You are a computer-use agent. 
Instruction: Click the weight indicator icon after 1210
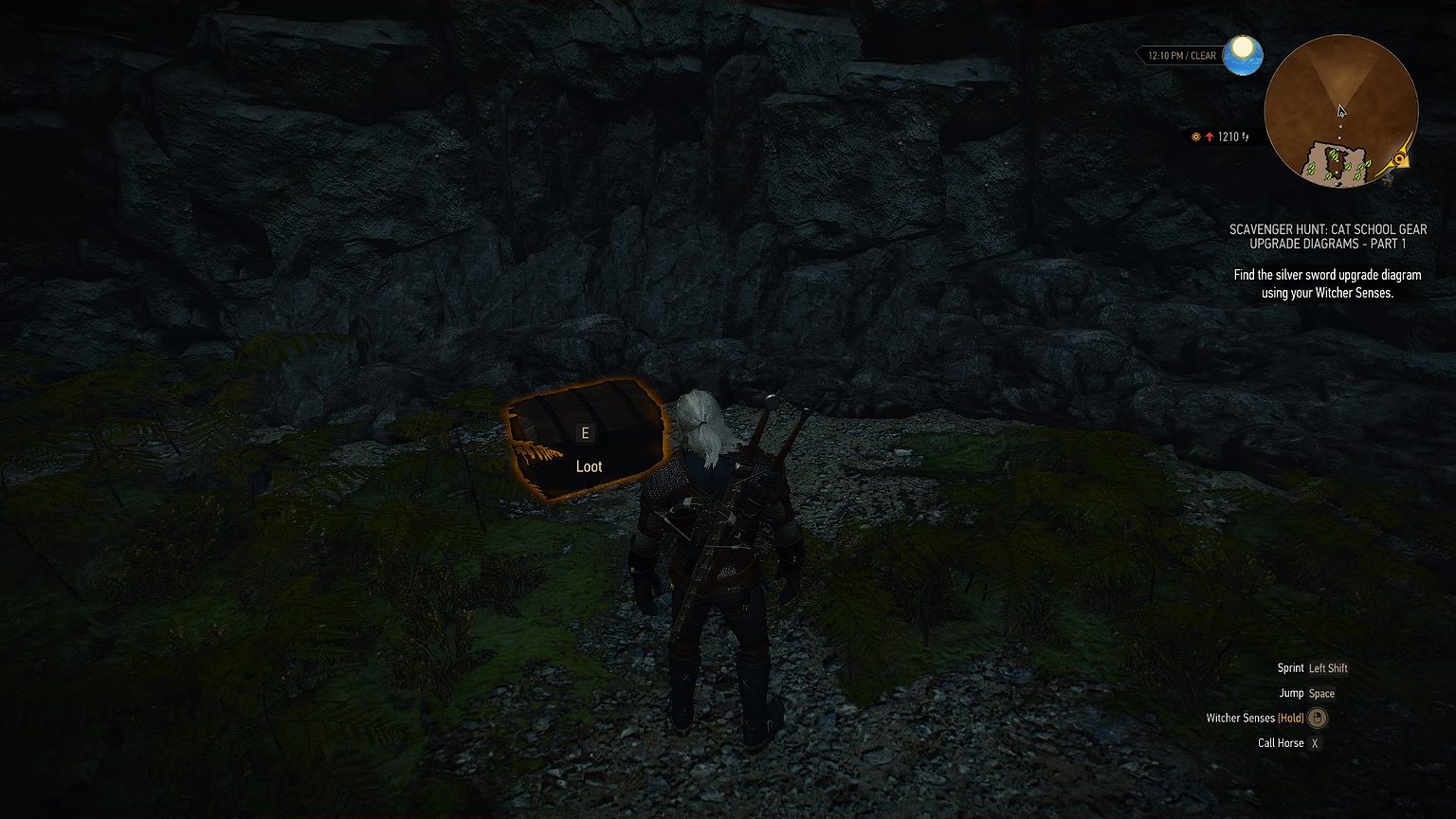click(1246, 136)
